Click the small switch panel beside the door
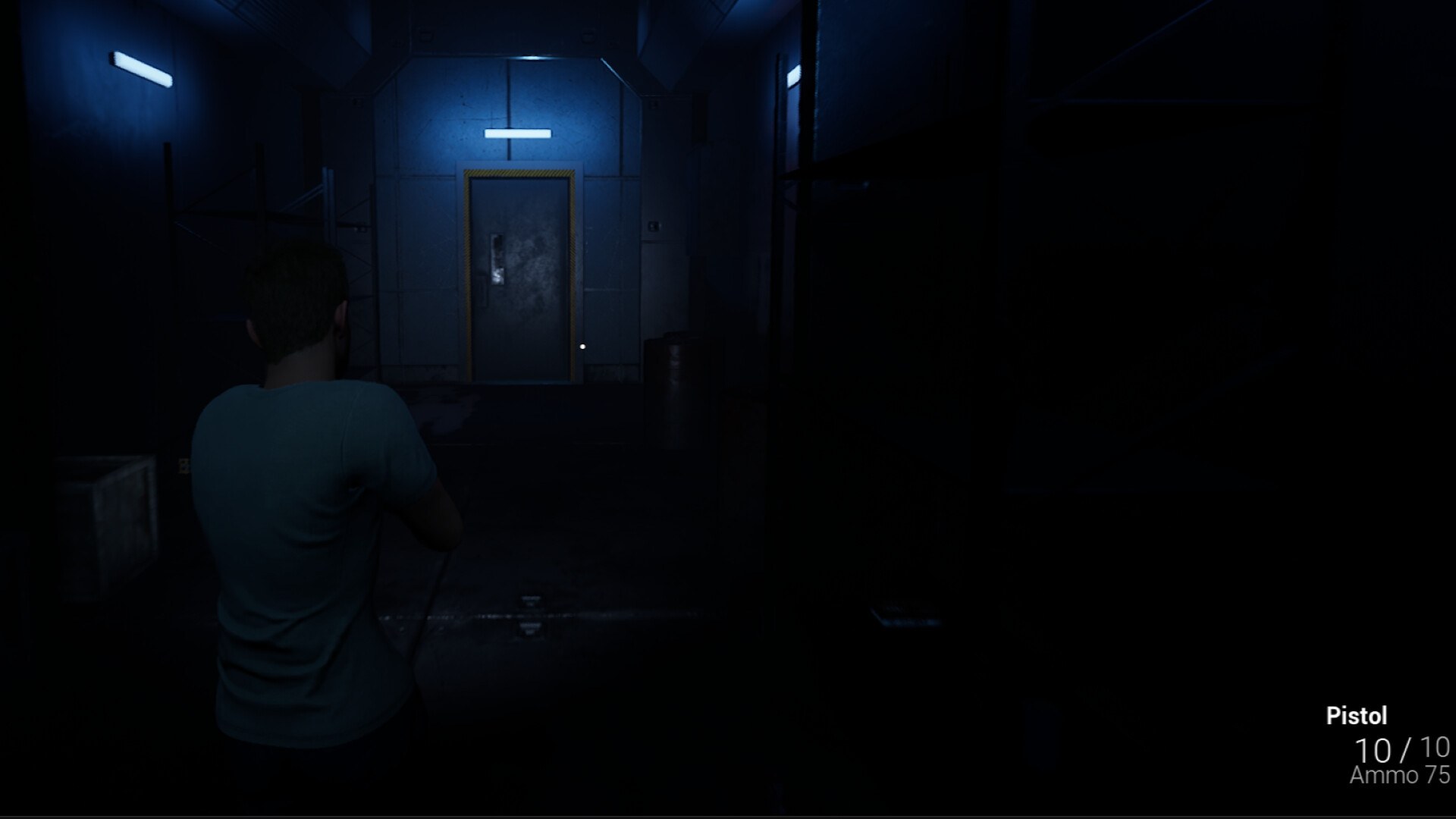This screenshot has height=819, width=1456. click(654, 225)
